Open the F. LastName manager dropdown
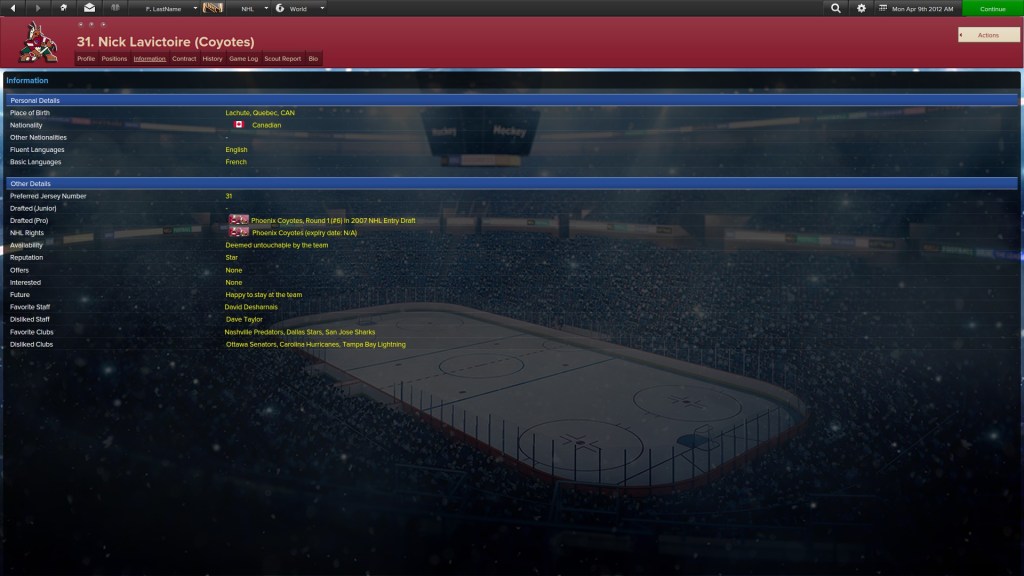The width and height of the screenshot is (1024, 576). click(x=171, y=8)
